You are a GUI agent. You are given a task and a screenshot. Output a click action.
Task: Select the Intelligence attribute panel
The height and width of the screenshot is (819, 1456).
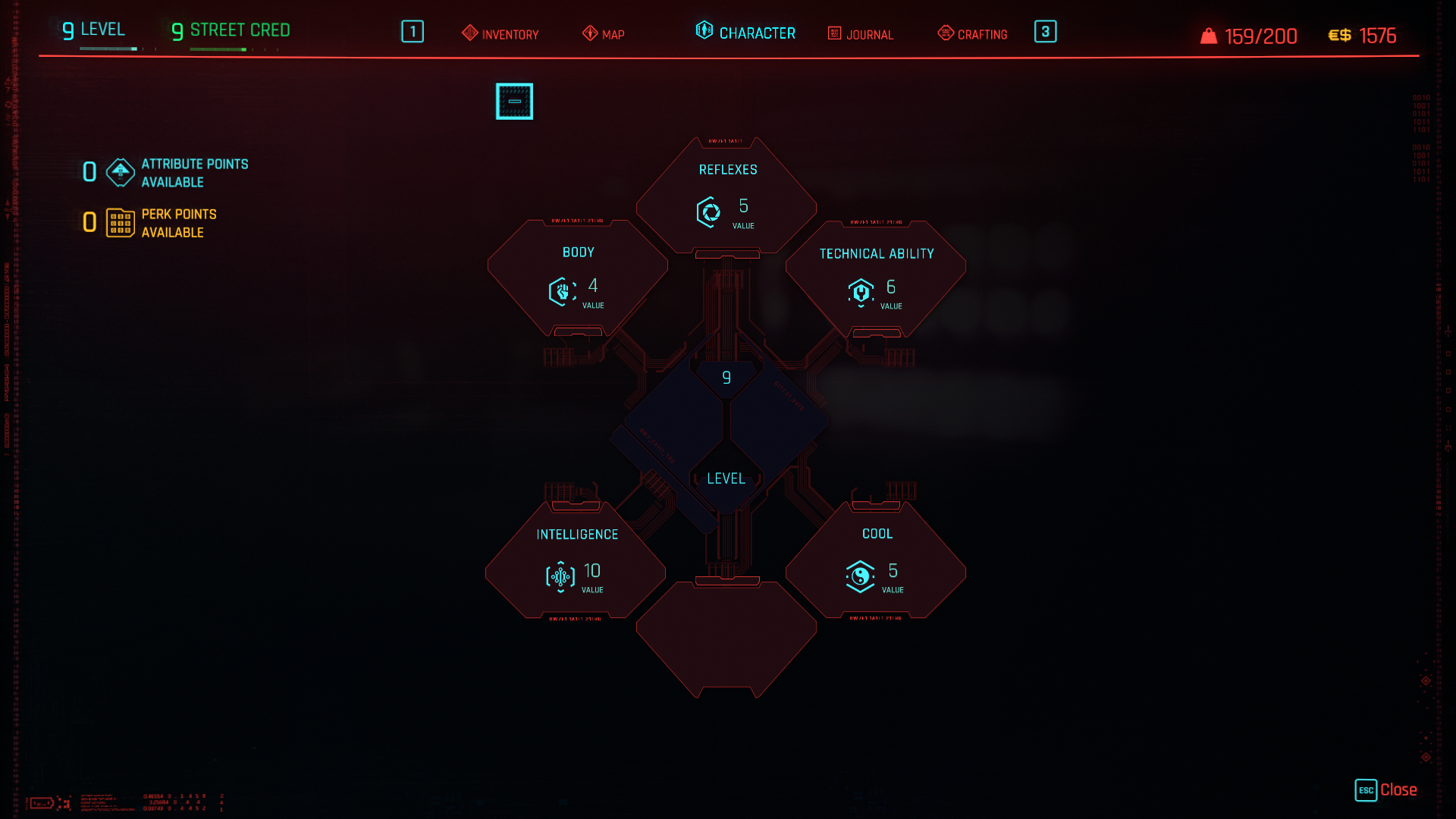point(575,561)
